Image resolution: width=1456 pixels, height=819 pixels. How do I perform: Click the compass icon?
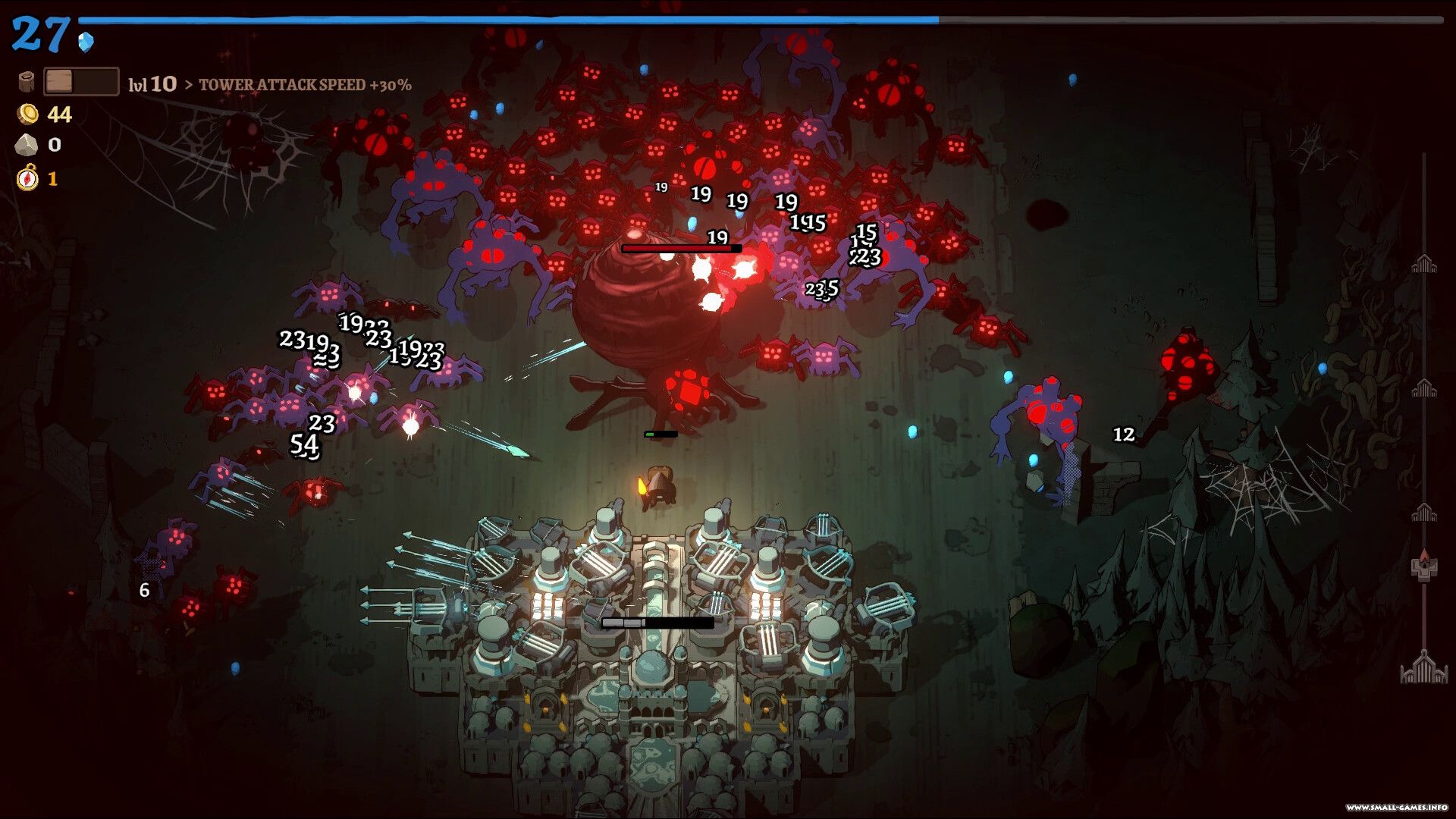[x=27, y=178]
